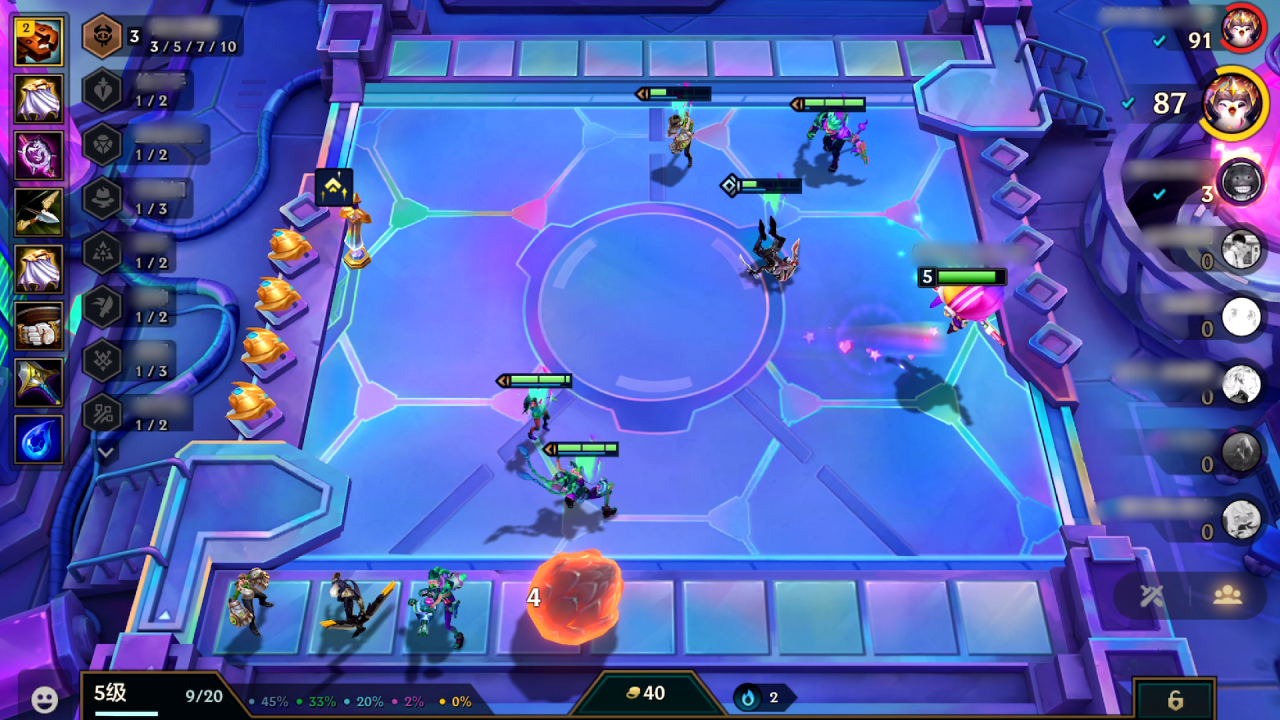
Task: Toggle the shop lock icon
Action: point(1174,699)
